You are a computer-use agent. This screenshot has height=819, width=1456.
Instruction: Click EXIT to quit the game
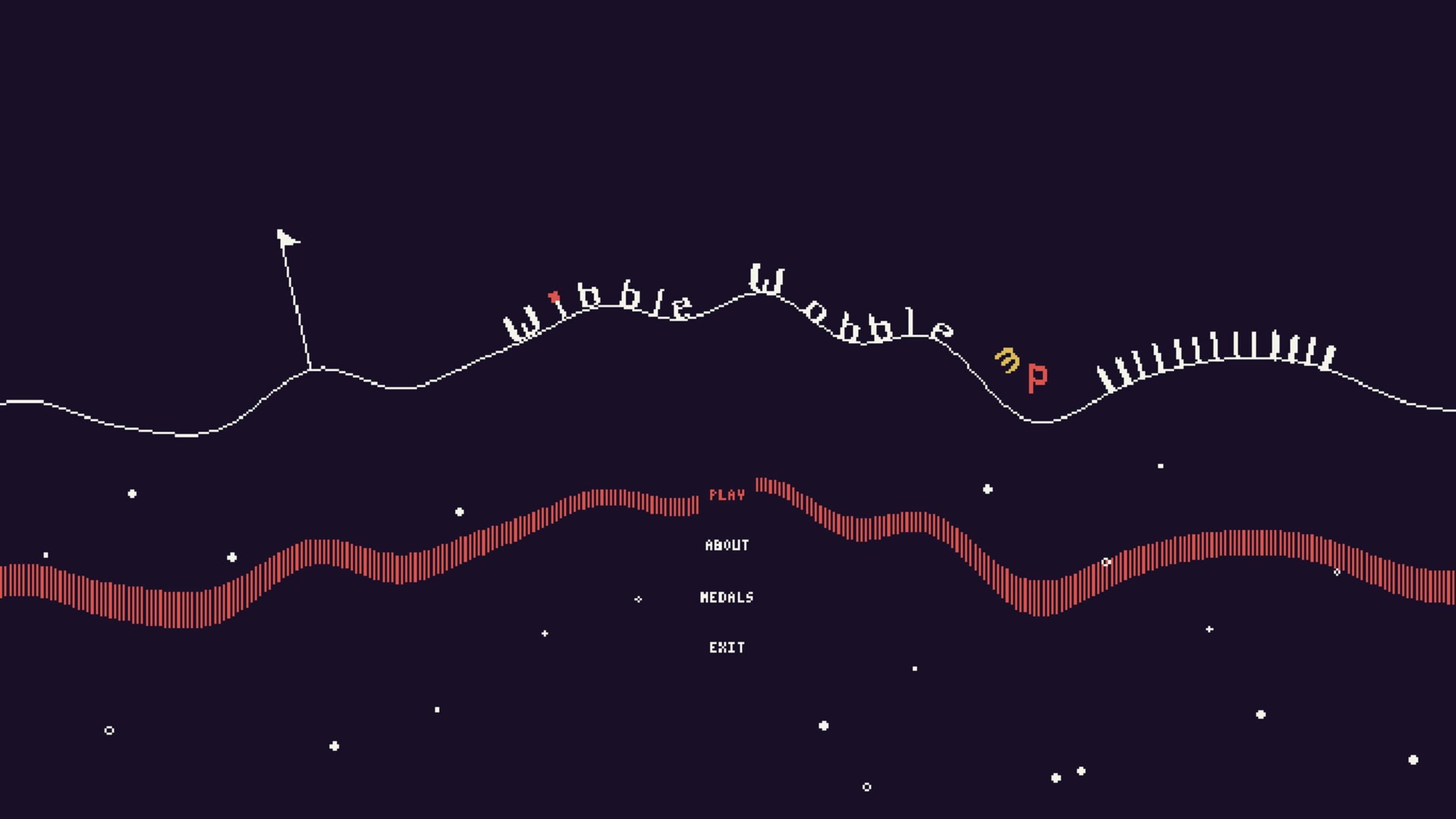tap(726, 647)
